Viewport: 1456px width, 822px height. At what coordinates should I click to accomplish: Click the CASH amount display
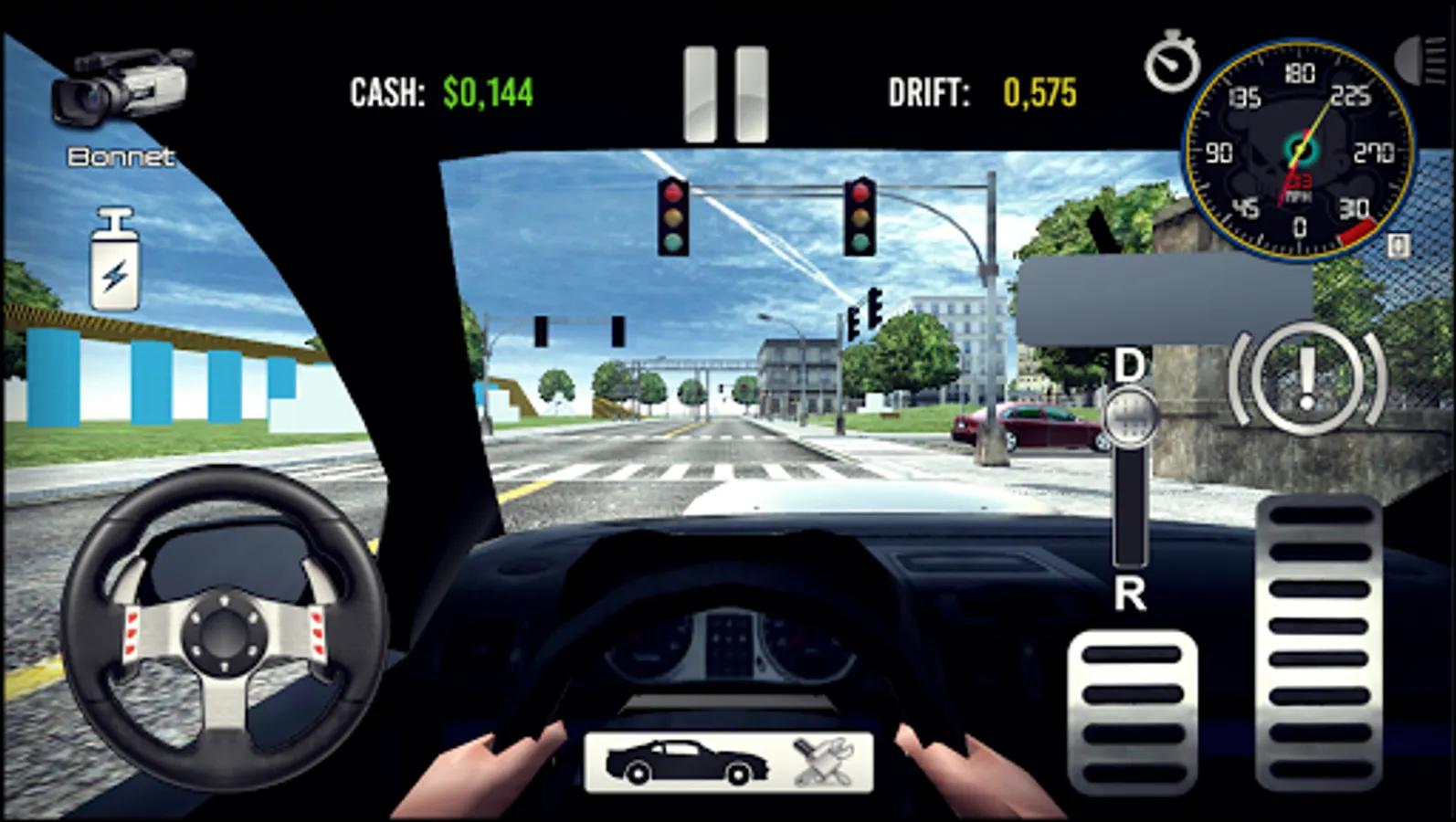tap(443, 89)
